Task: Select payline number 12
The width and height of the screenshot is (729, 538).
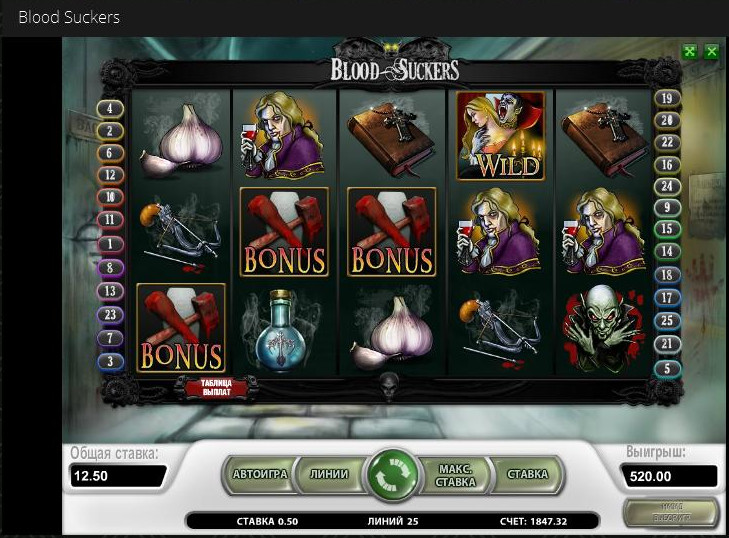Action: click(109, 175)
